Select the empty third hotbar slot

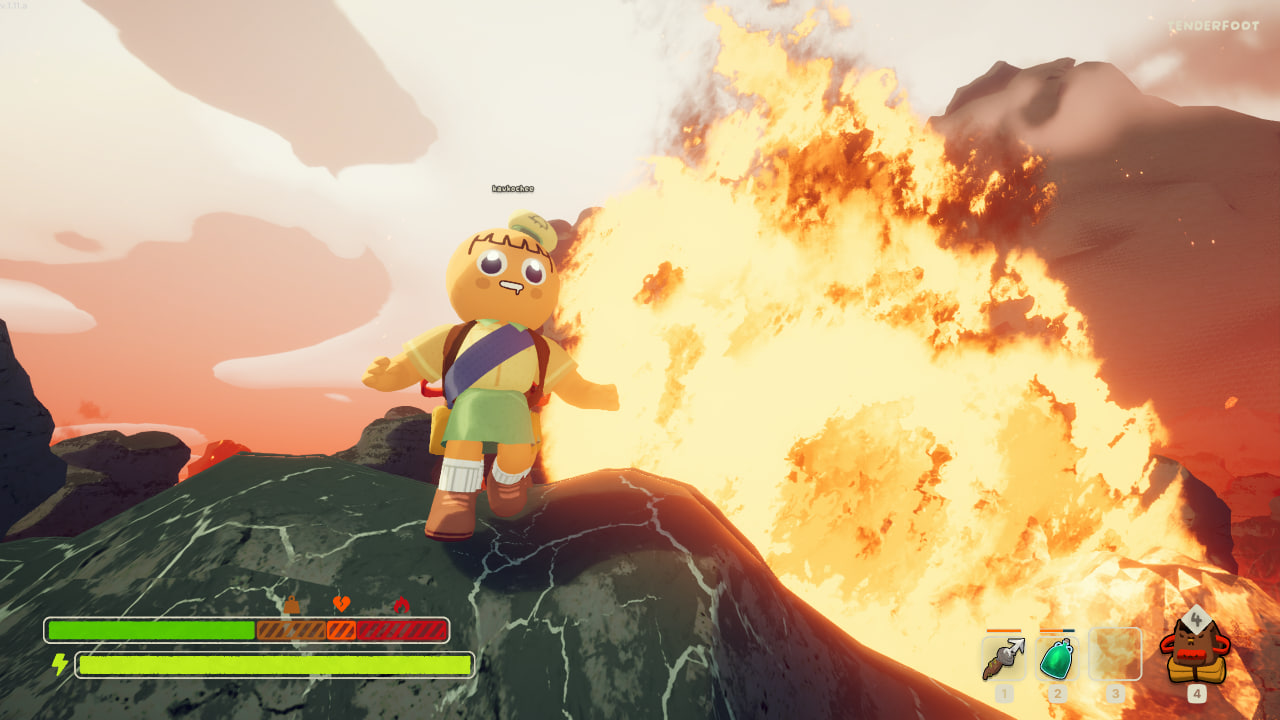[1114, 655]
